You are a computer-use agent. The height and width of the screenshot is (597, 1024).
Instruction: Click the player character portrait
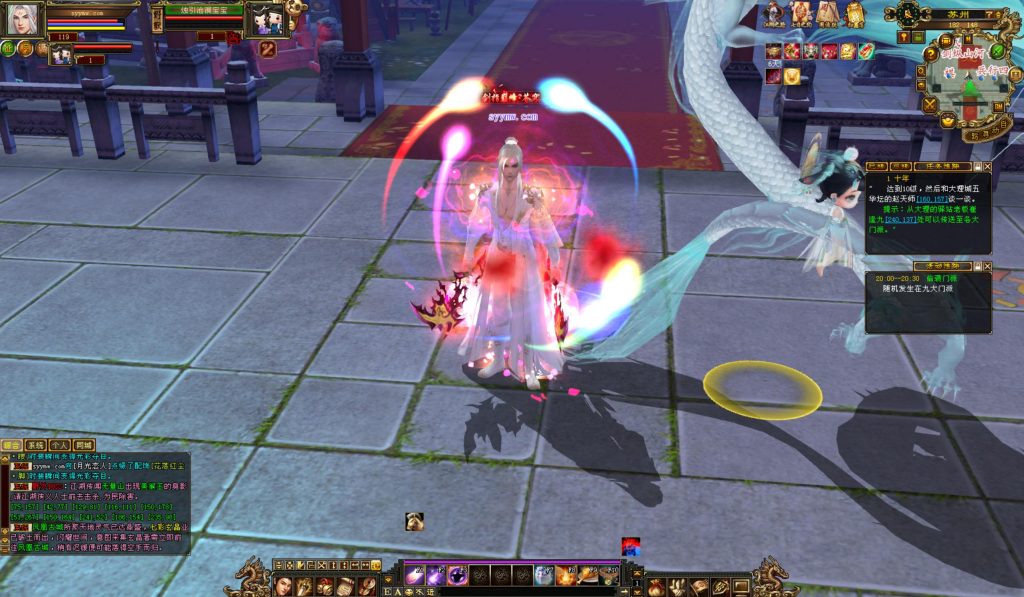20,19
